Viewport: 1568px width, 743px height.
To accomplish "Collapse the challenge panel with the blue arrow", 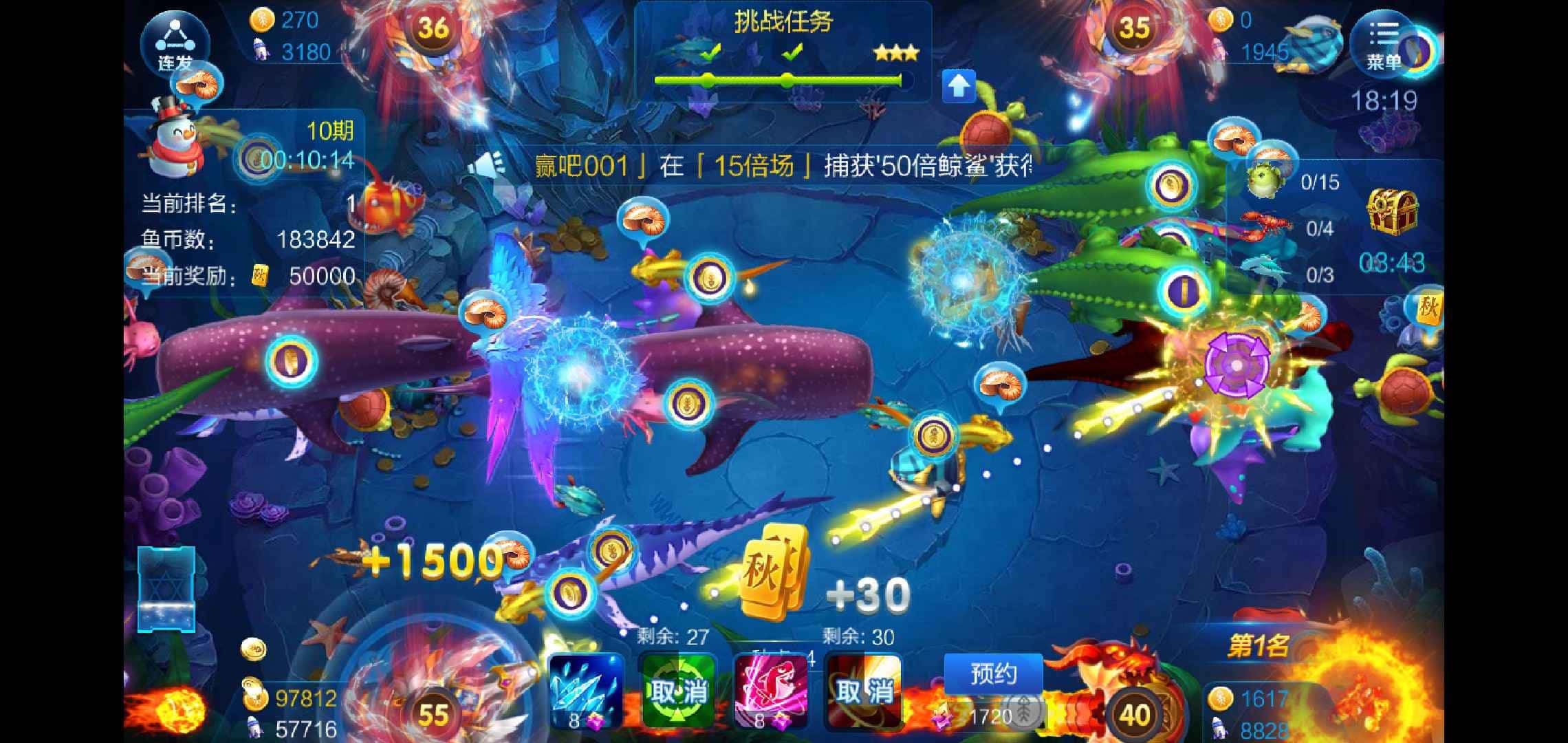I will click(x=959, y=86).
